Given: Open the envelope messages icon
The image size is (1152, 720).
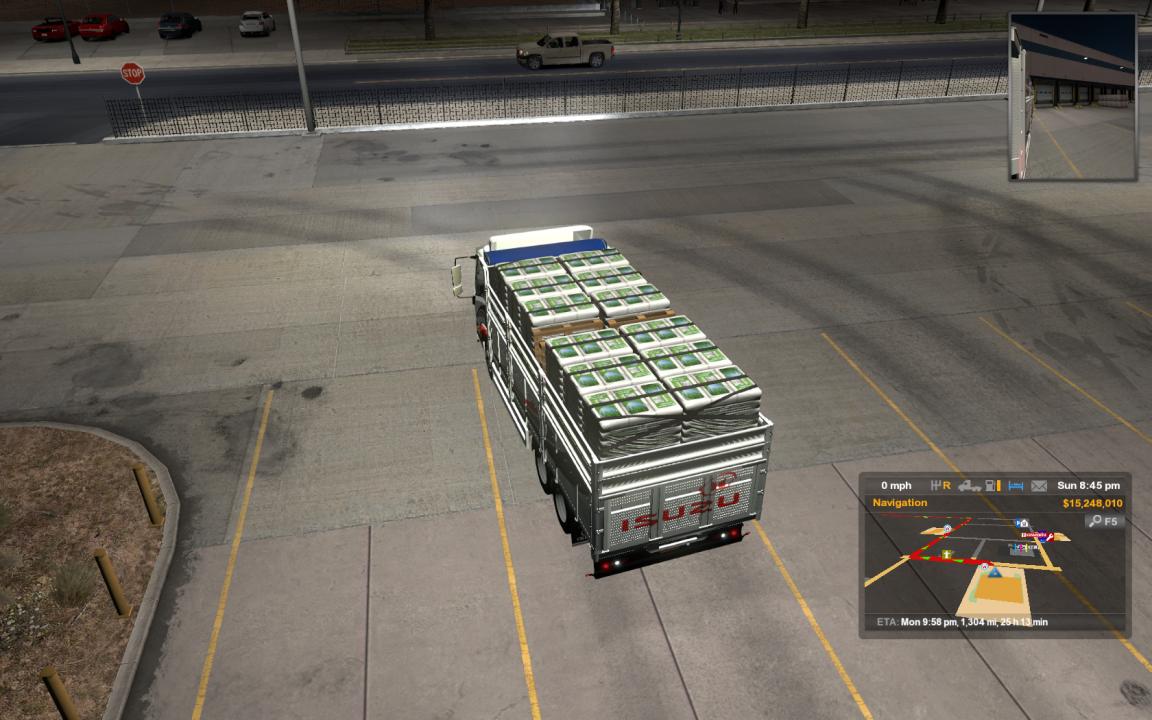Looking at the screenshot, I should point(1039,486).
